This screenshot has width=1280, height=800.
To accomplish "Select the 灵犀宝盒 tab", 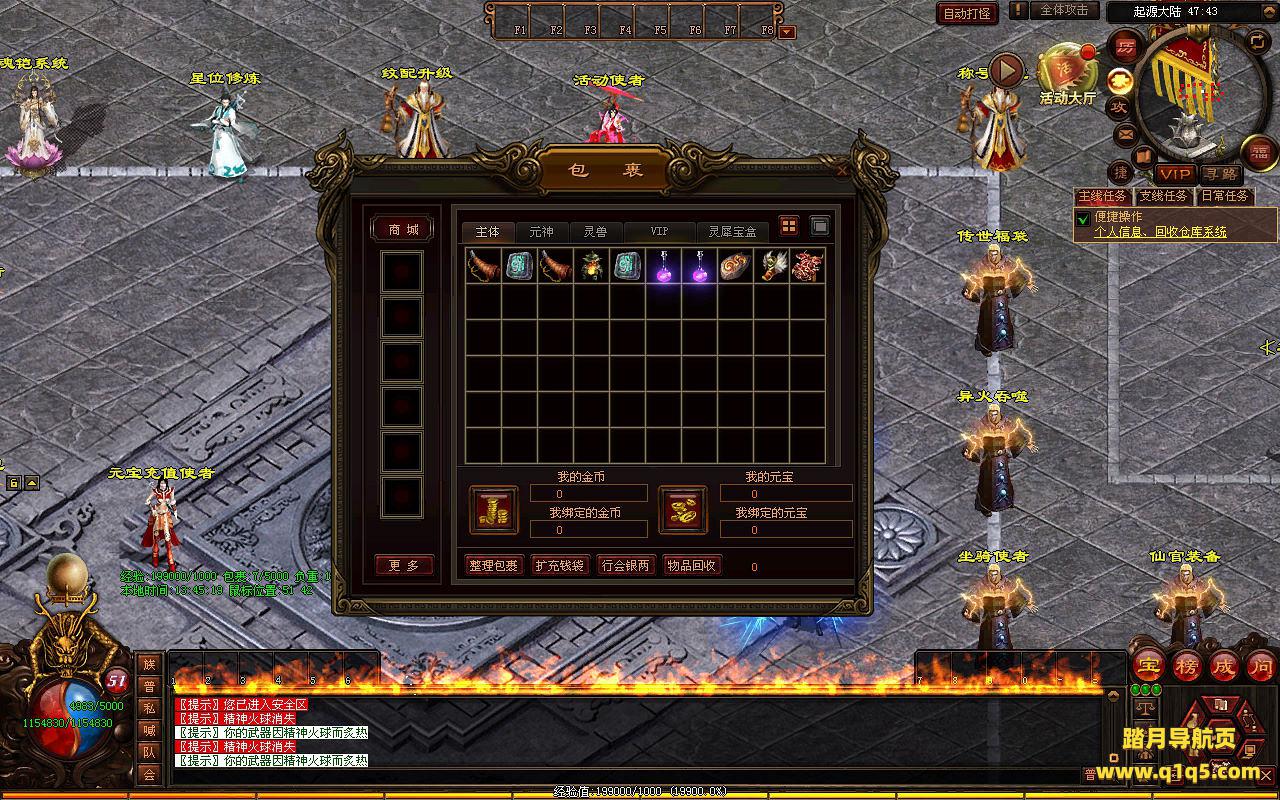I will tap(732, 231).
